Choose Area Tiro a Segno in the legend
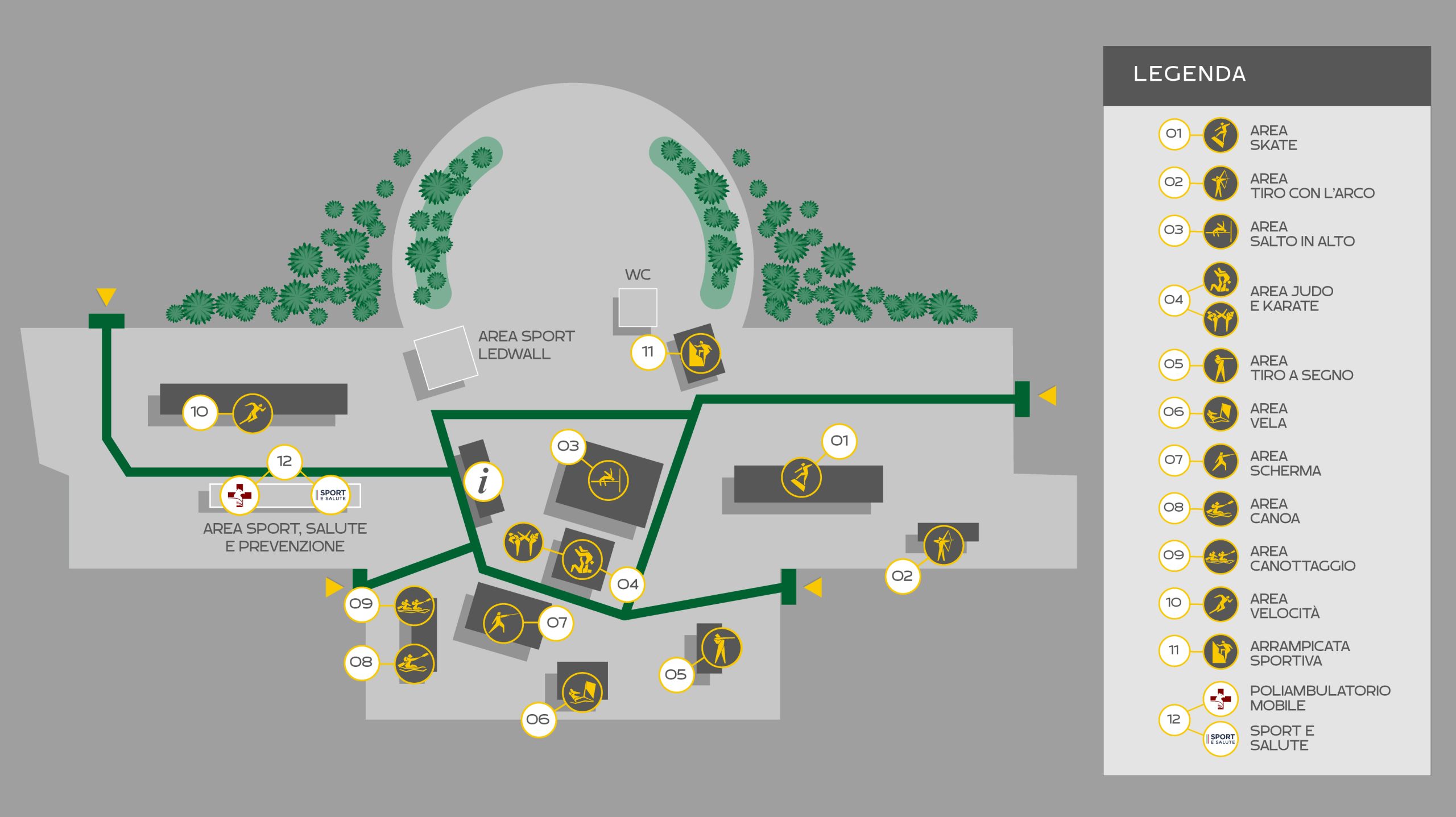Viewport: 1456px width, 817px height. tap(1301, 368)
